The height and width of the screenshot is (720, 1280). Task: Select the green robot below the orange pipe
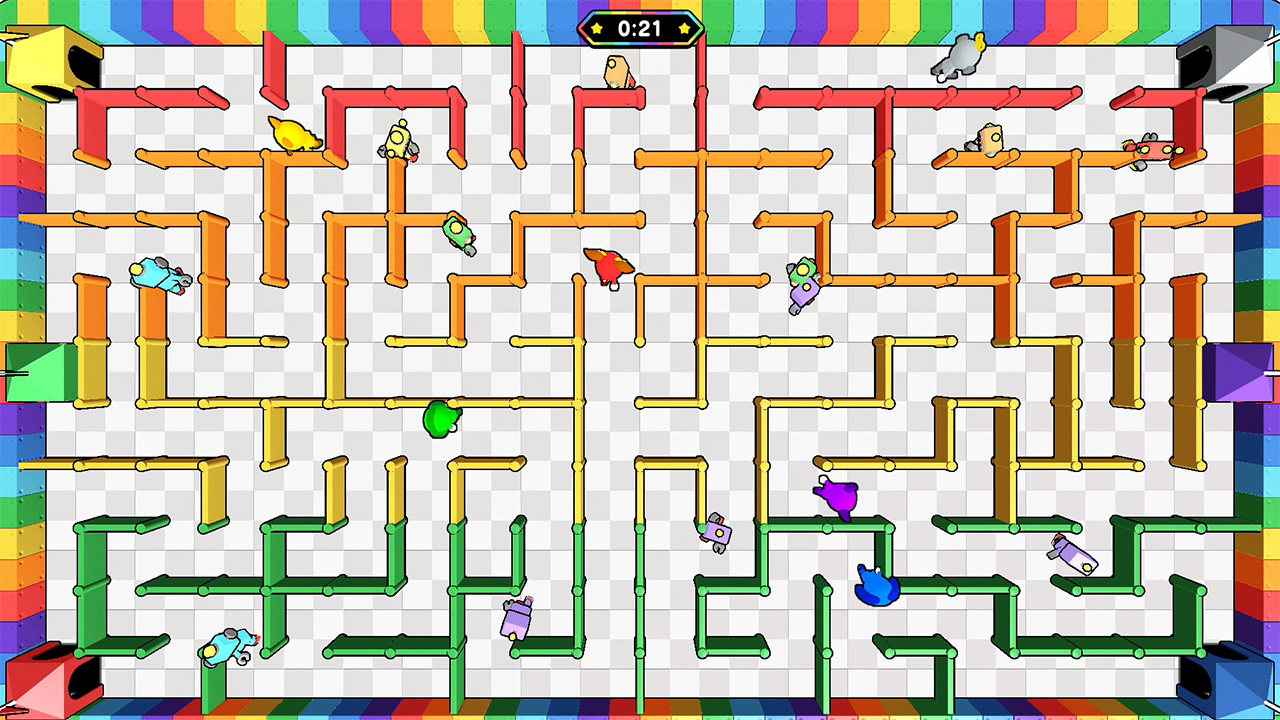[456, 231]
